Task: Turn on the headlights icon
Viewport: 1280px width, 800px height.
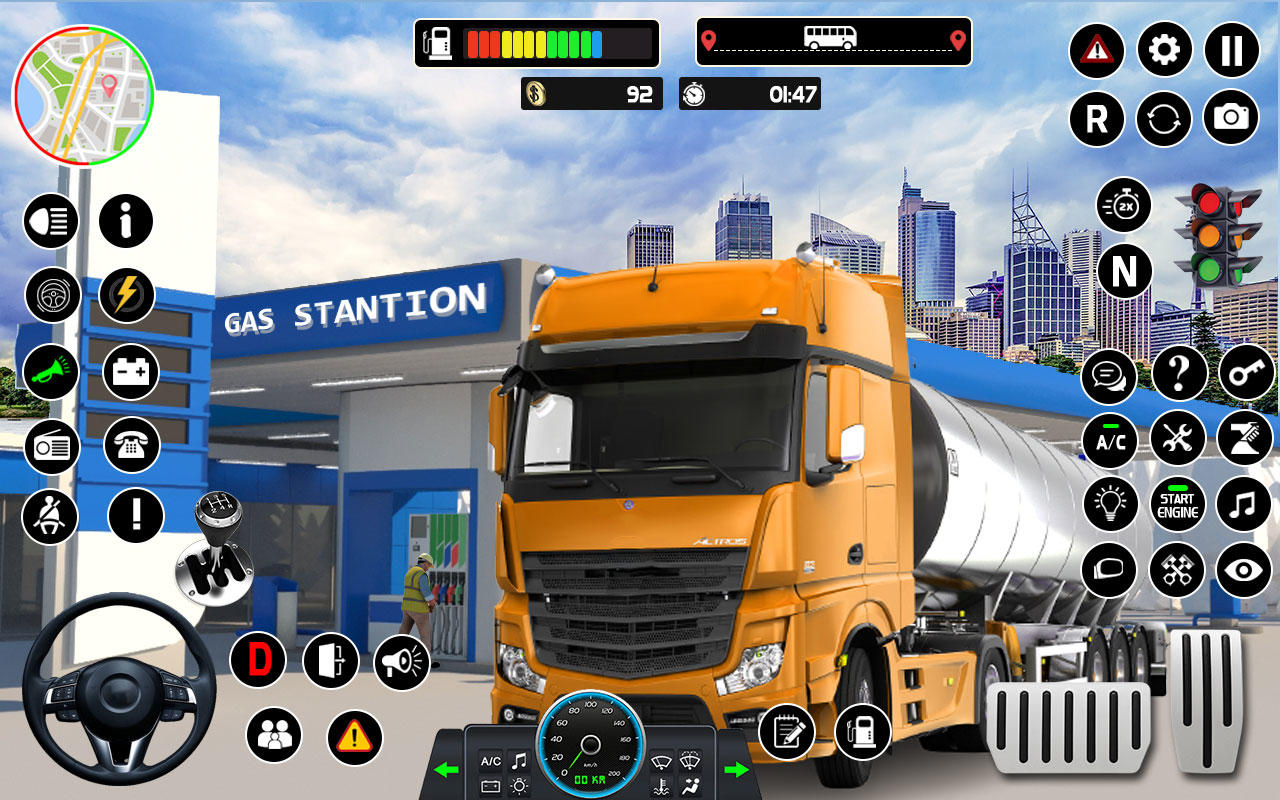Action: point(51,221)
